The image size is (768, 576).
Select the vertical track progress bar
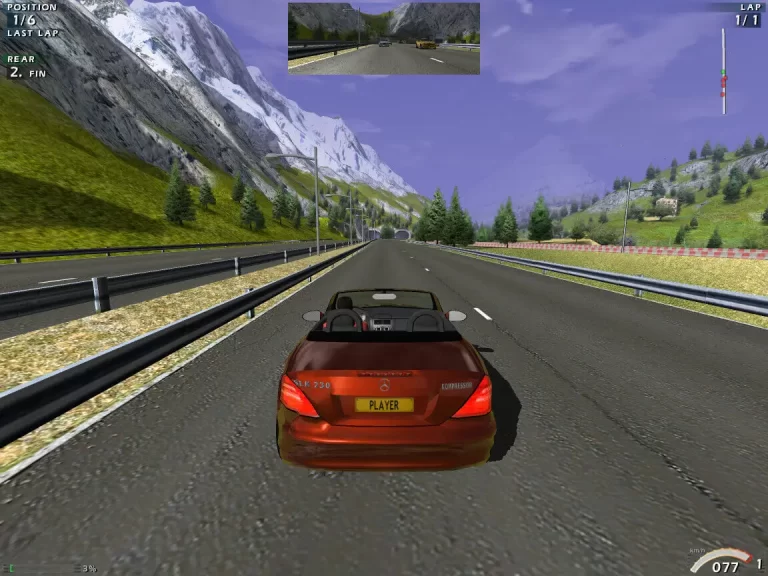point(723,70)
